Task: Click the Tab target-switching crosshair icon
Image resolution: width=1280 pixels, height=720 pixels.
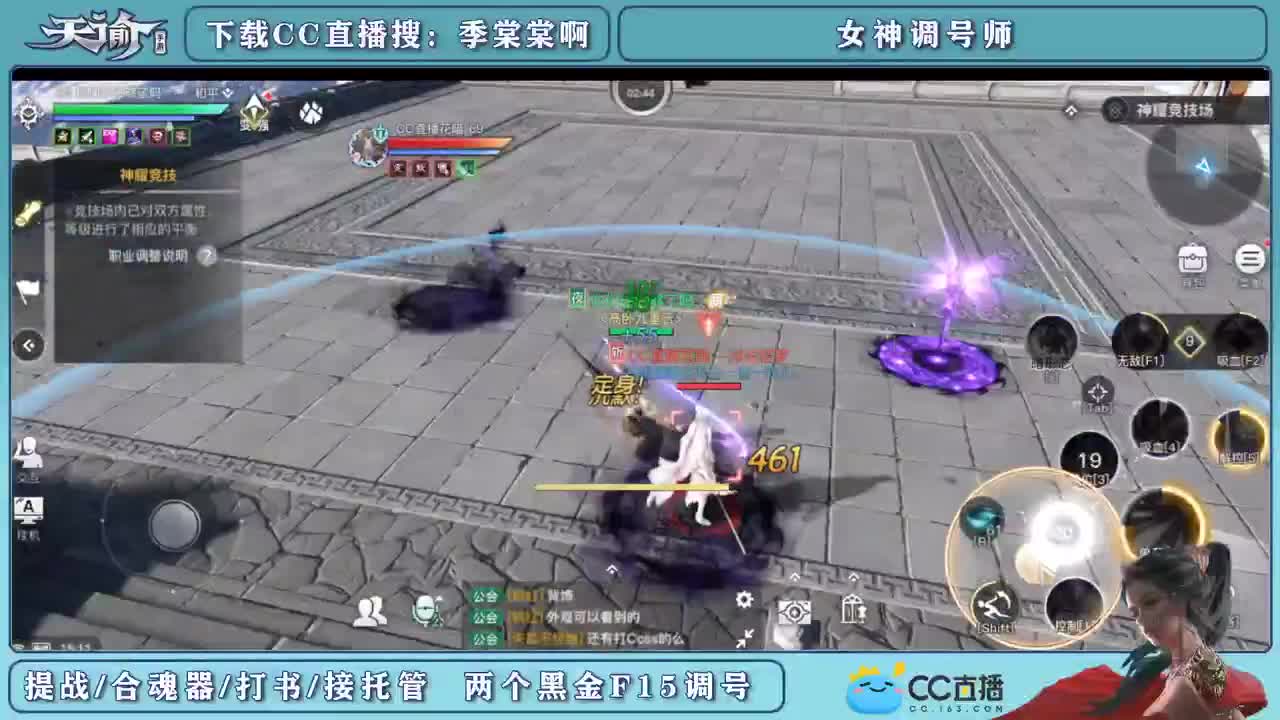Action: coord(1097,392)
